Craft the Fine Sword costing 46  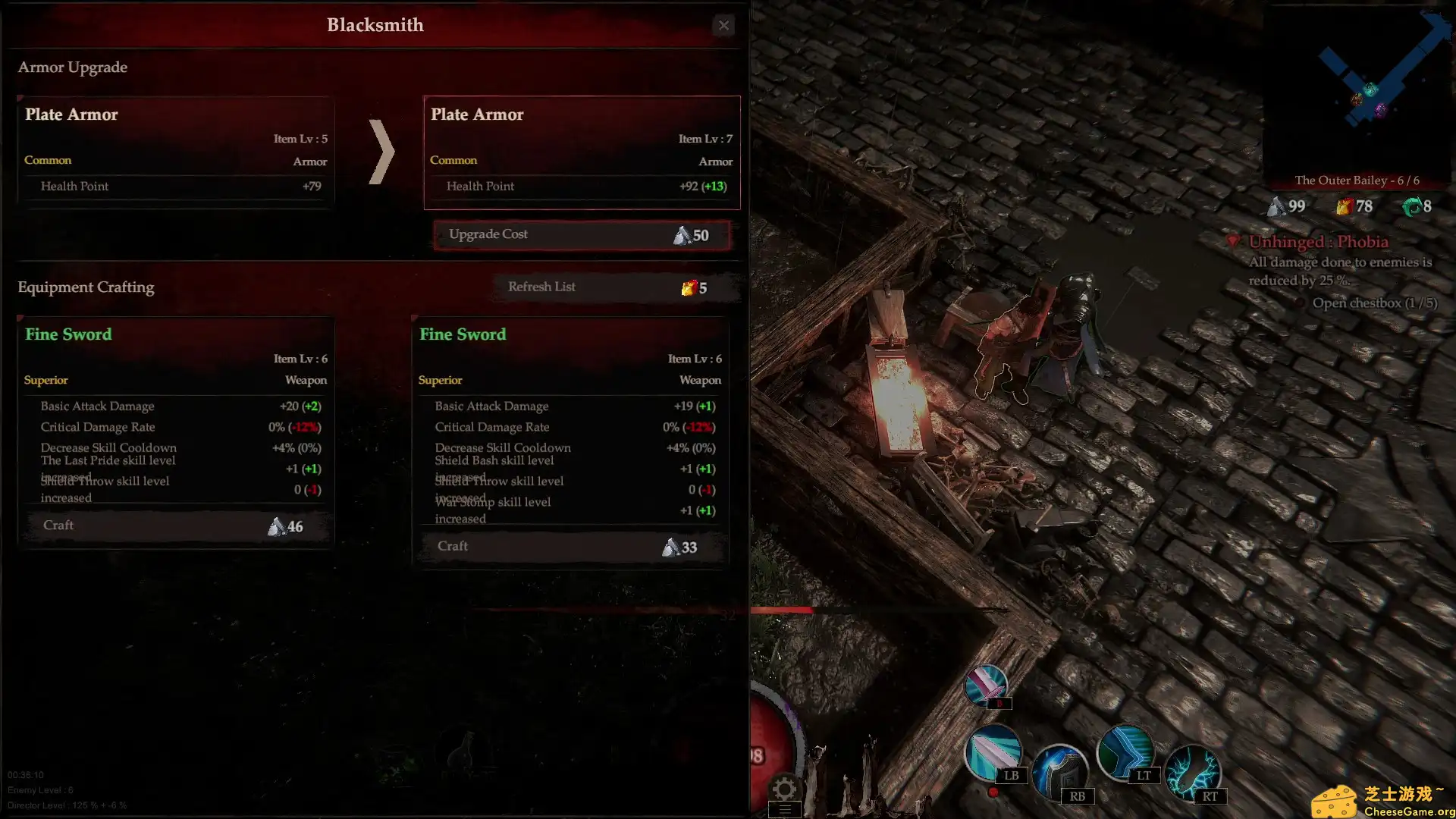176,526
